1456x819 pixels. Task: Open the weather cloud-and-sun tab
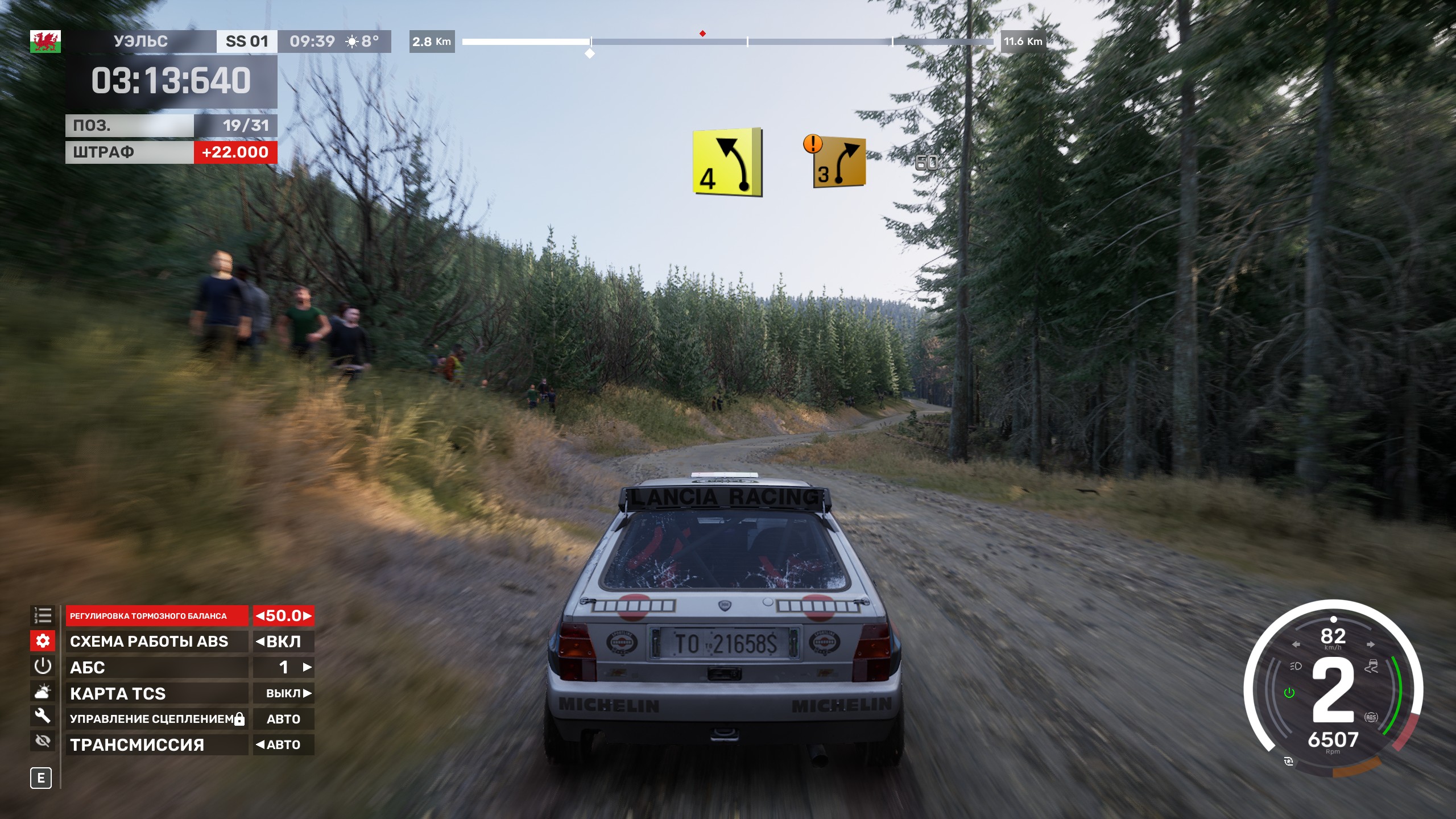(x=43, y=692)
